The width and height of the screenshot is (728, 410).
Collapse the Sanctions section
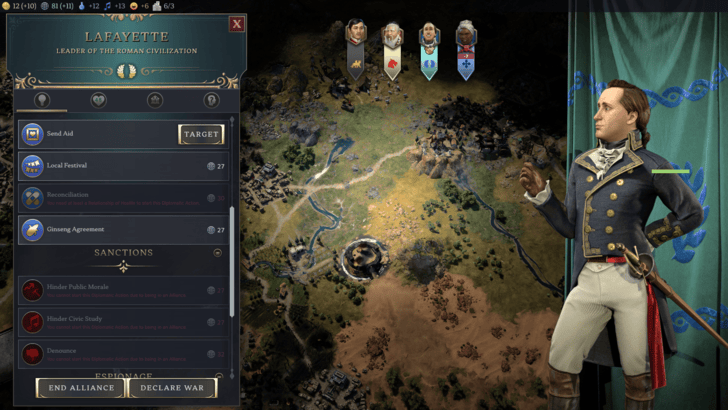(217, 253)
